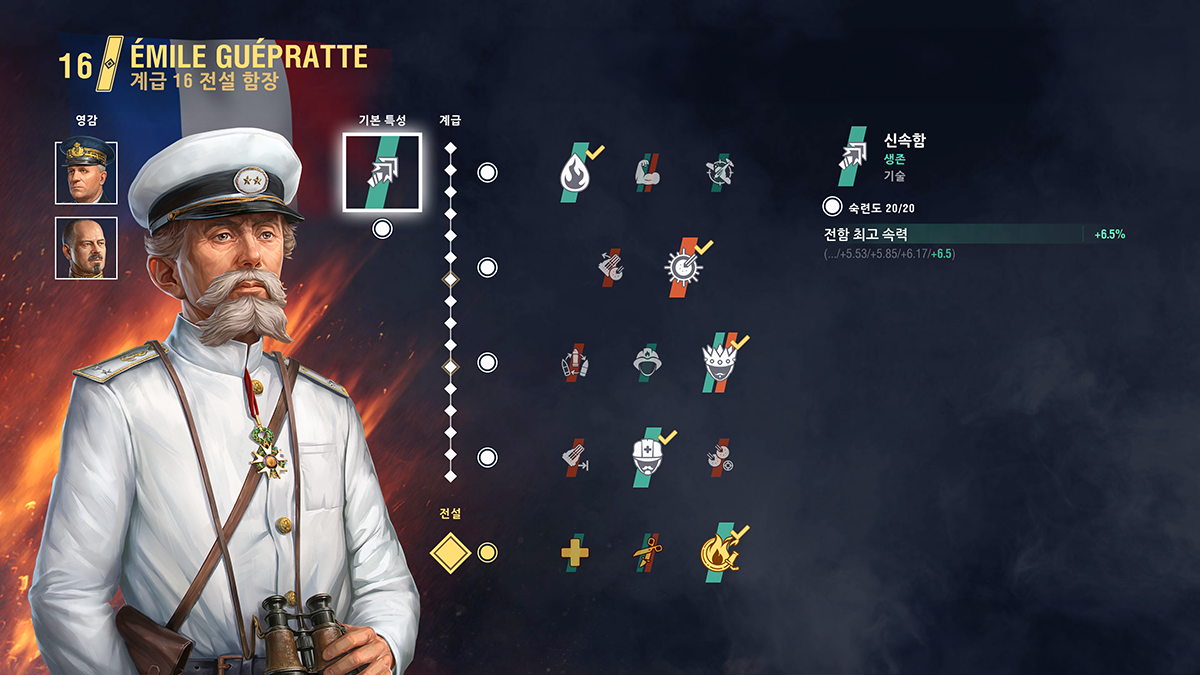Screen dimensions: 1200x675
Task: Select the gold cross legendary skill
Action: coord(574,552)
